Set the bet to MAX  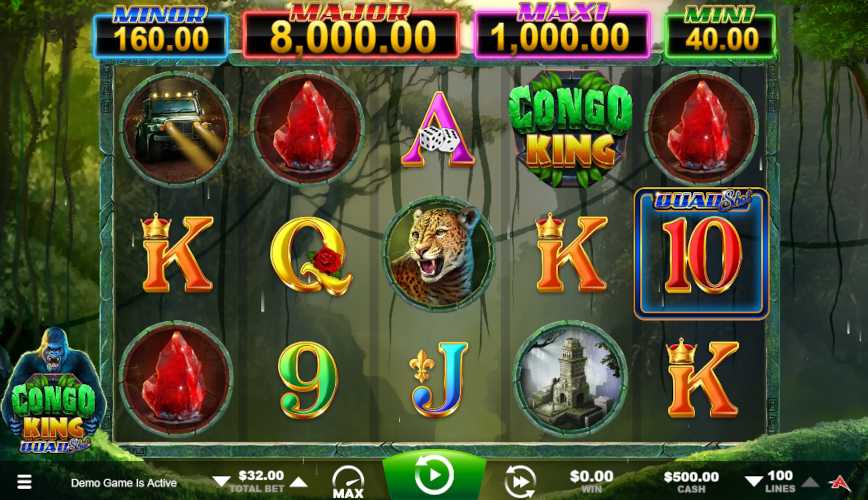[x=348, y=481]
